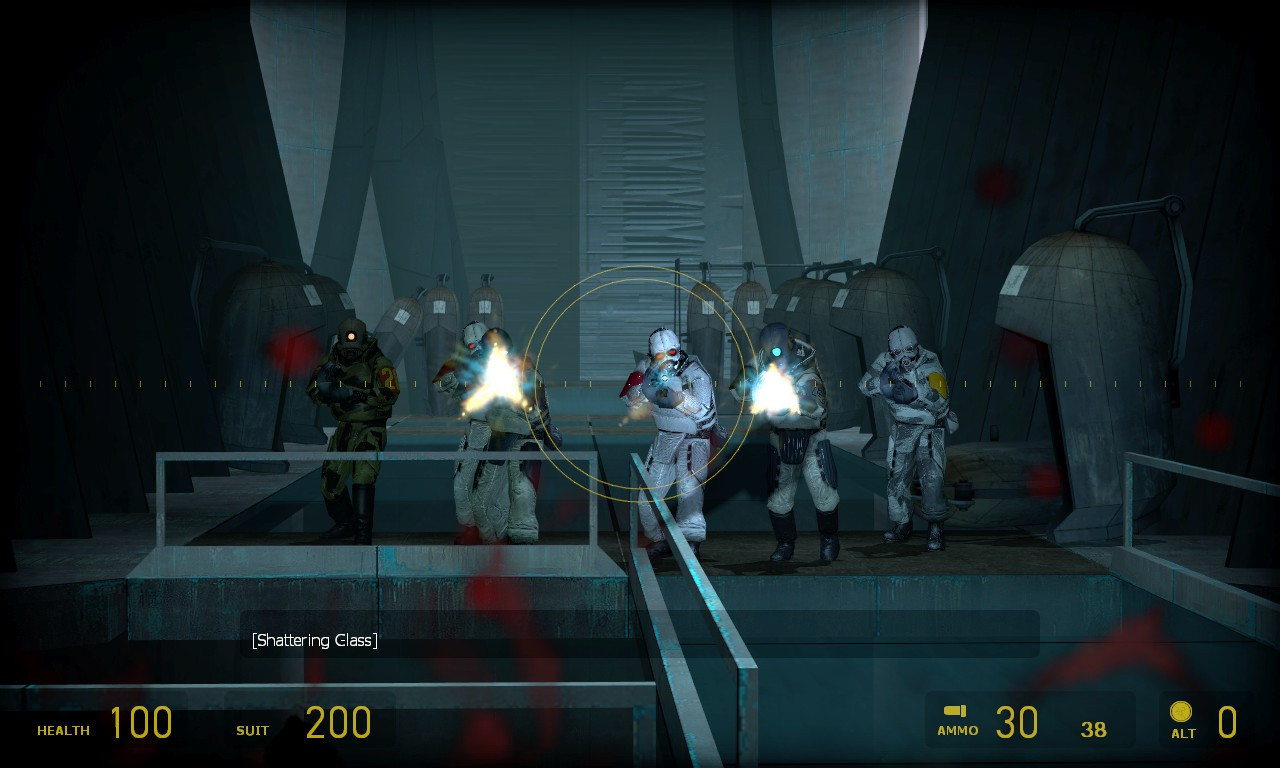Click the HEALTH indicator label
Image resolution: width=1280 pixels, height=768 pixels.
62,731
